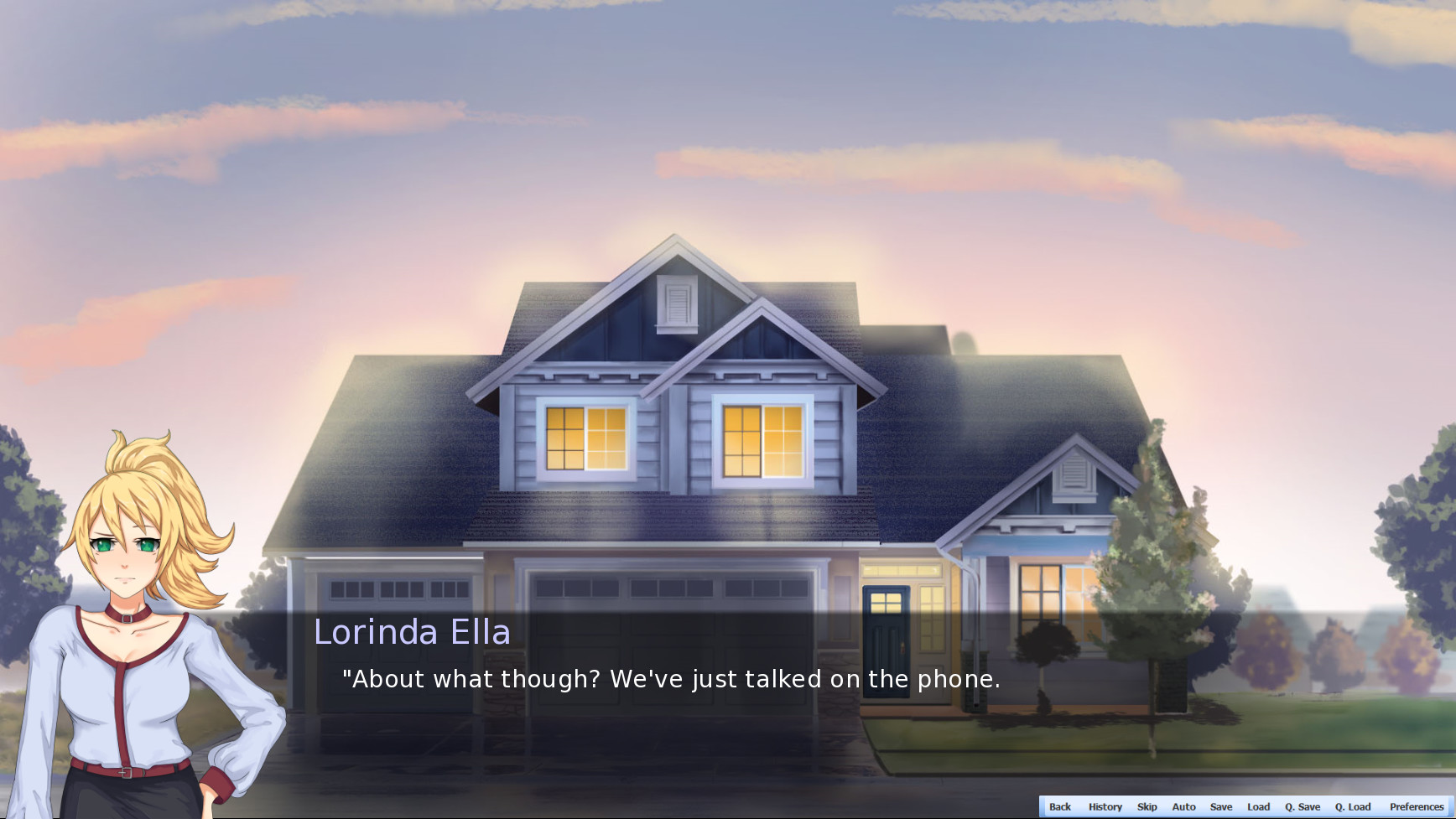Enable Auto-advance mode
This screenshot has height=819, width=1456.
pyautogui.click(x=1183, y=806)
